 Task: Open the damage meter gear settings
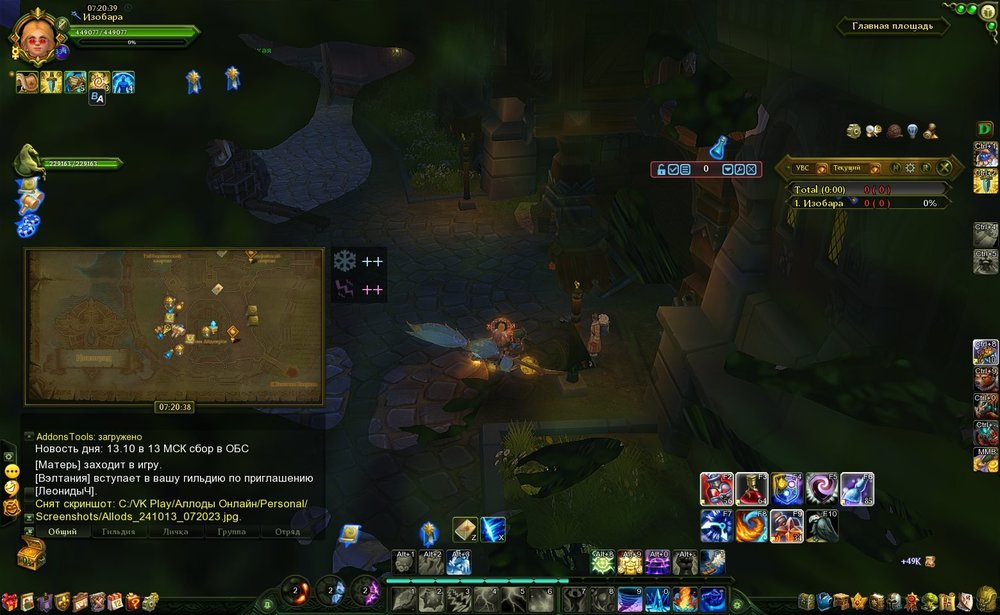click(x=910, y=168)
